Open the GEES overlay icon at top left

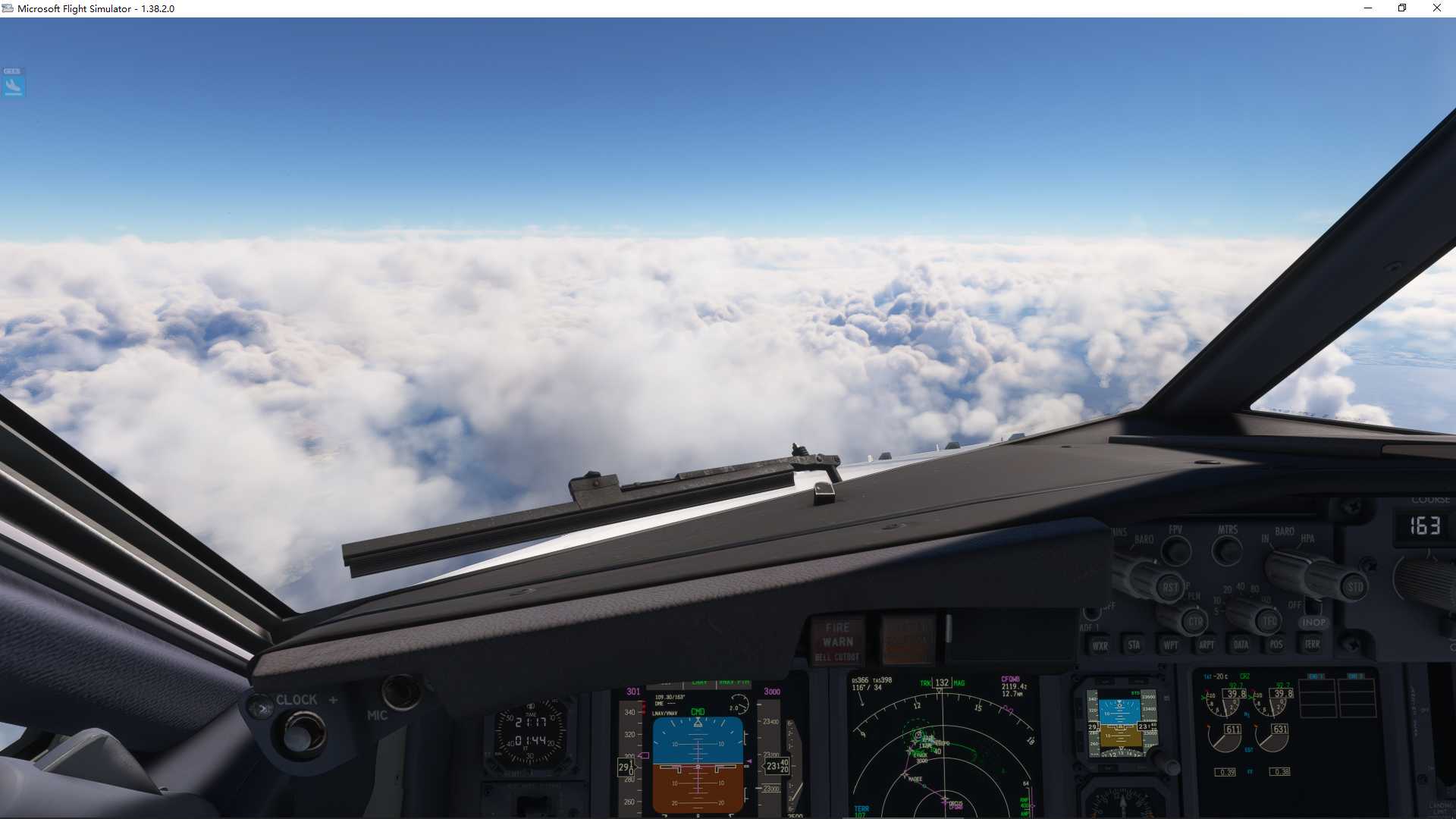13,83
